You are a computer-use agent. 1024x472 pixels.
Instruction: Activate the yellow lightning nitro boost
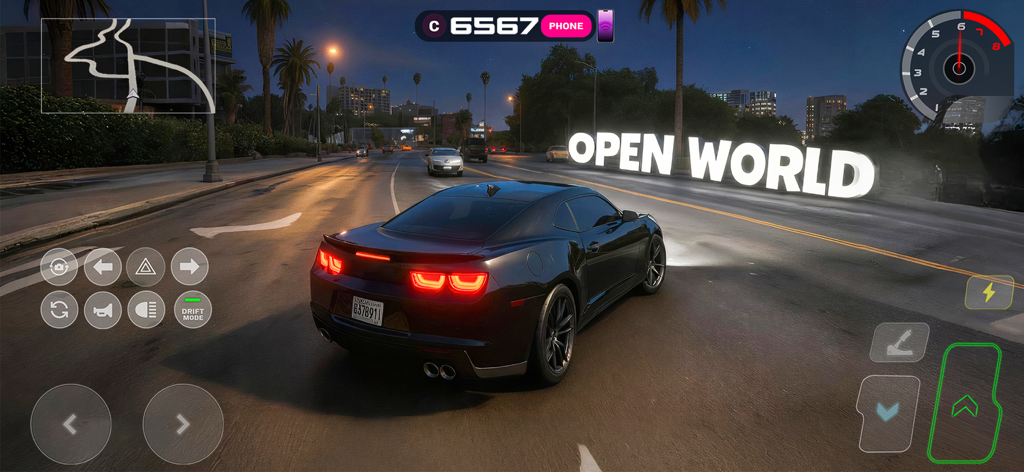click(989, 292)
